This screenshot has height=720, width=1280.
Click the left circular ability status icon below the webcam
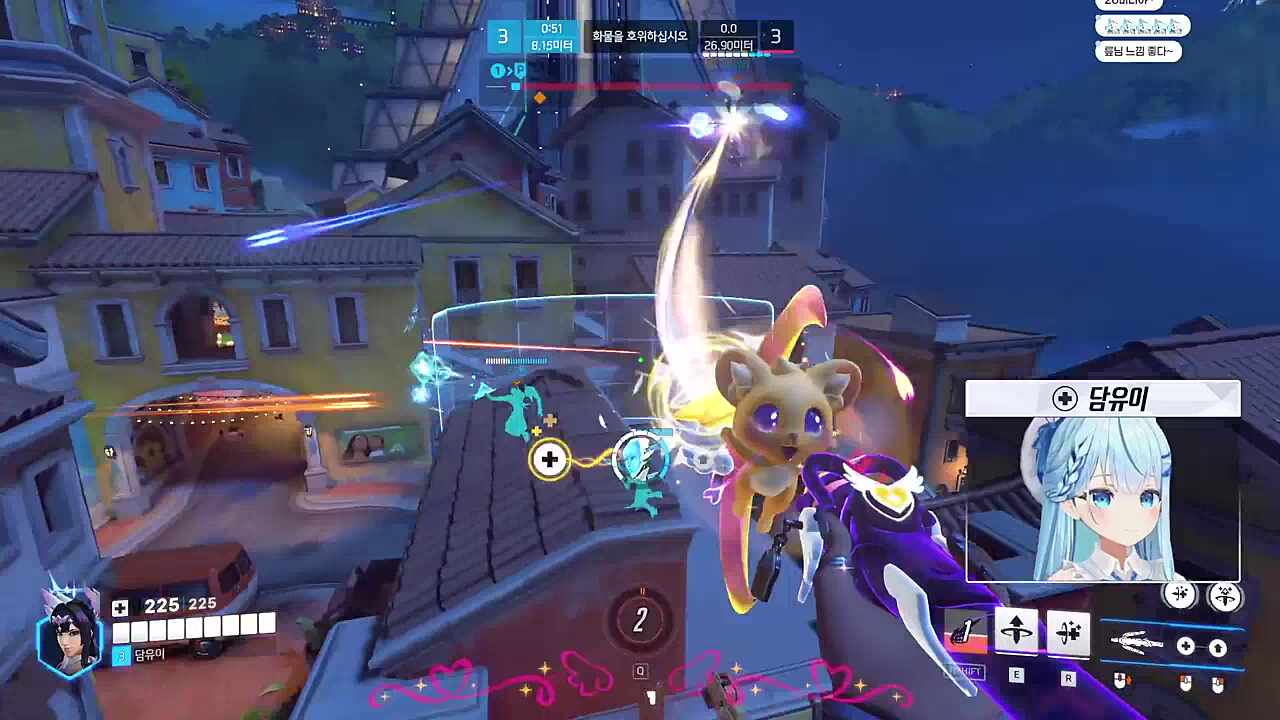coord(1180,596)
